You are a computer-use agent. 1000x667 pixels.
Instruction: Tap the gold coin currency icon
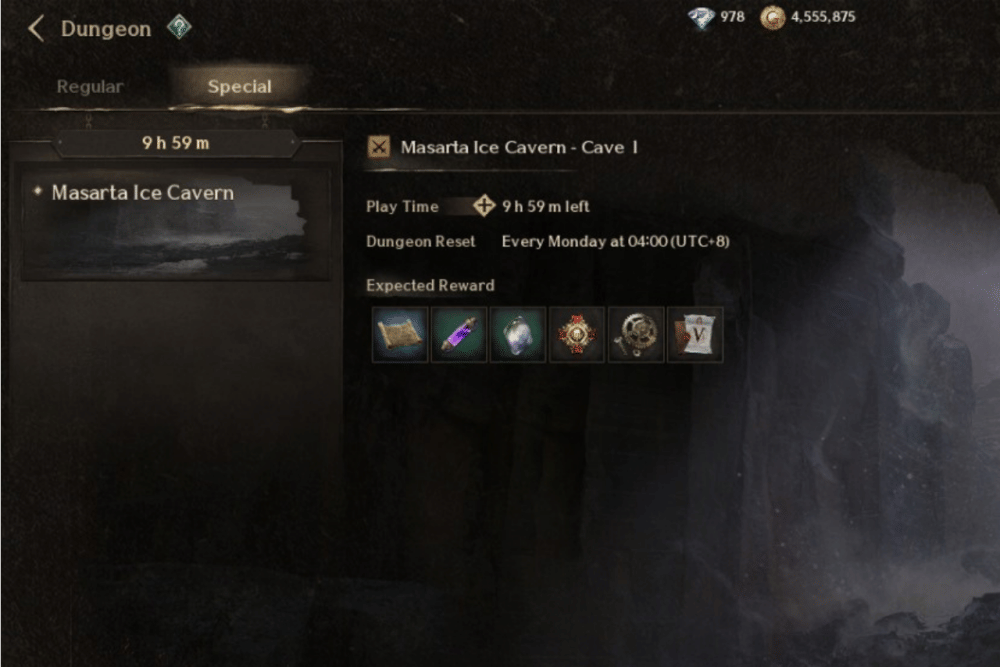point(772,17)
